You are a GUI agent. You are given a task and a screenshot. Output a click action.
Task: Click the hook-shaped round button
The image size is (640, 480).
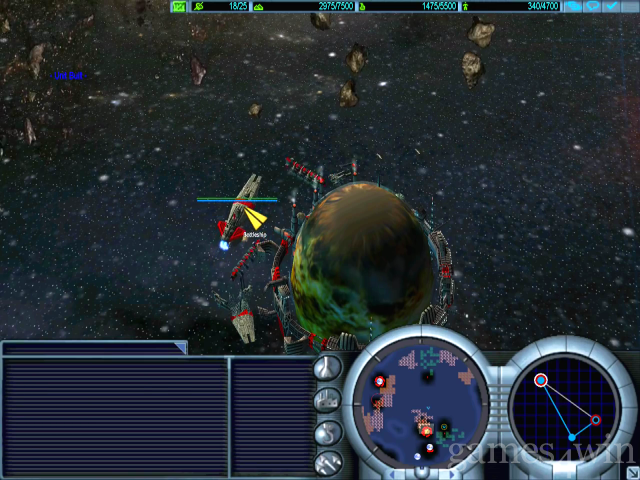tap(328, 432)
